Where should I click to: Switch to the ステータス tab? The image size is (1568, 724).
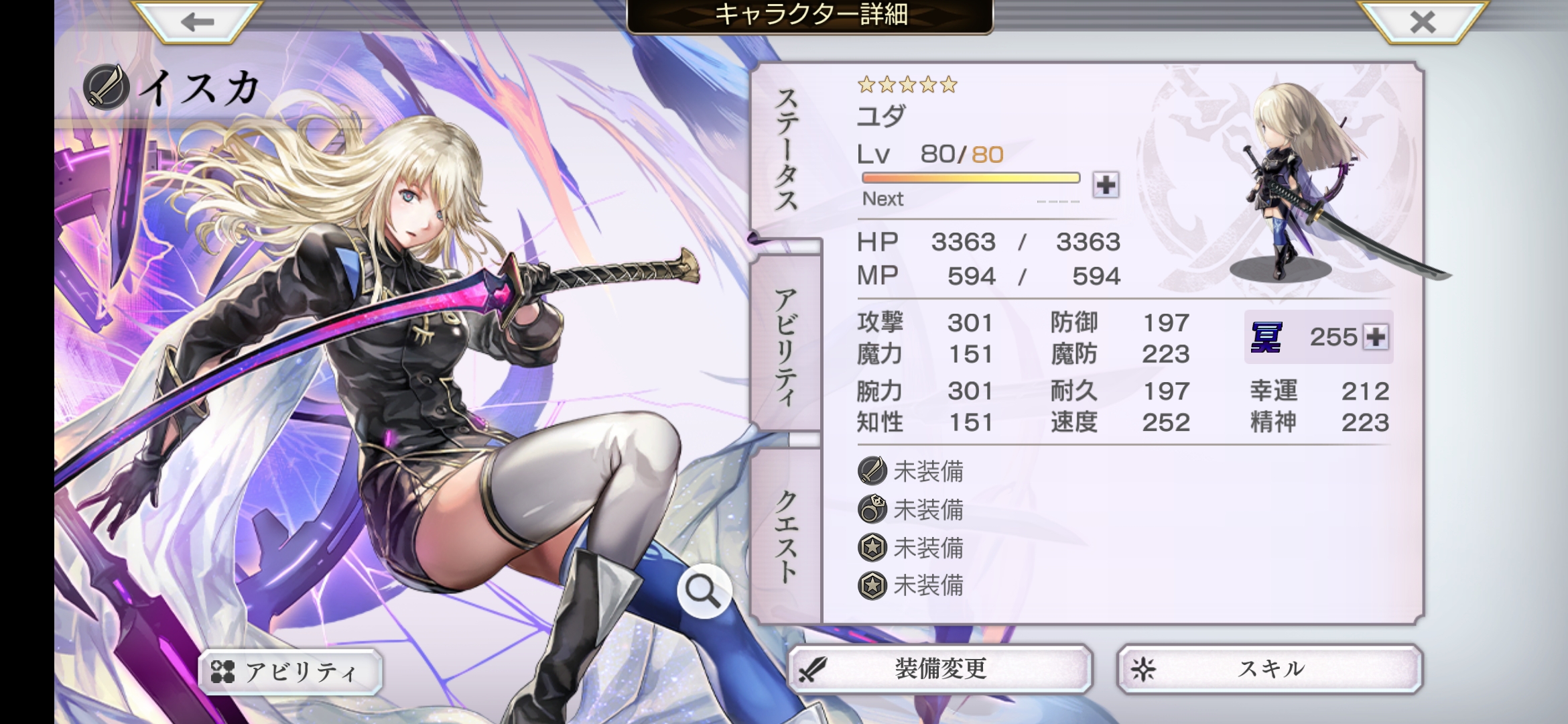[787, 151]
